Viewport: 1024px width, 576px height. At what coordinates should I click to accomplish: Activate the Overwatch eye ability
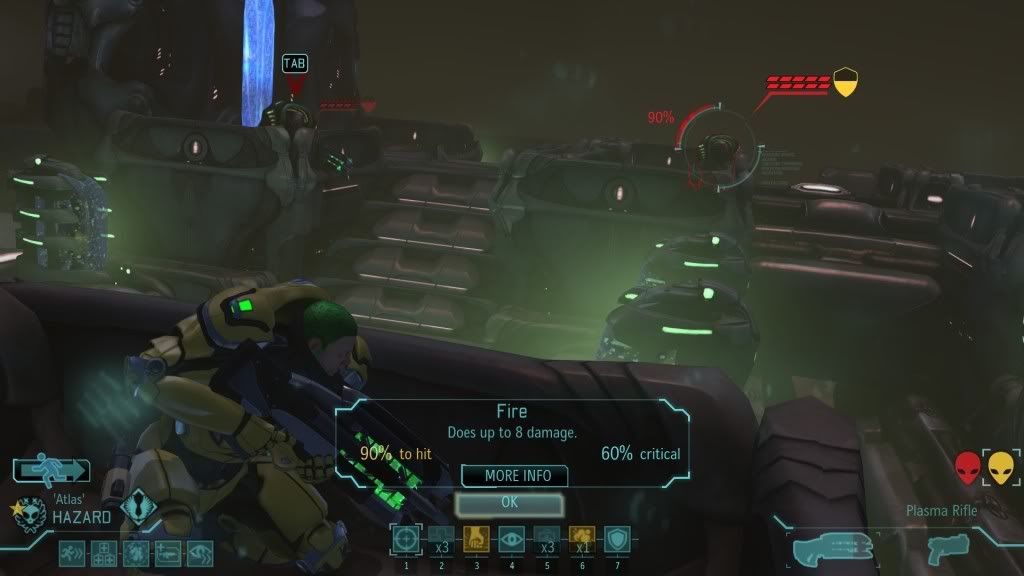pos(511,539)
